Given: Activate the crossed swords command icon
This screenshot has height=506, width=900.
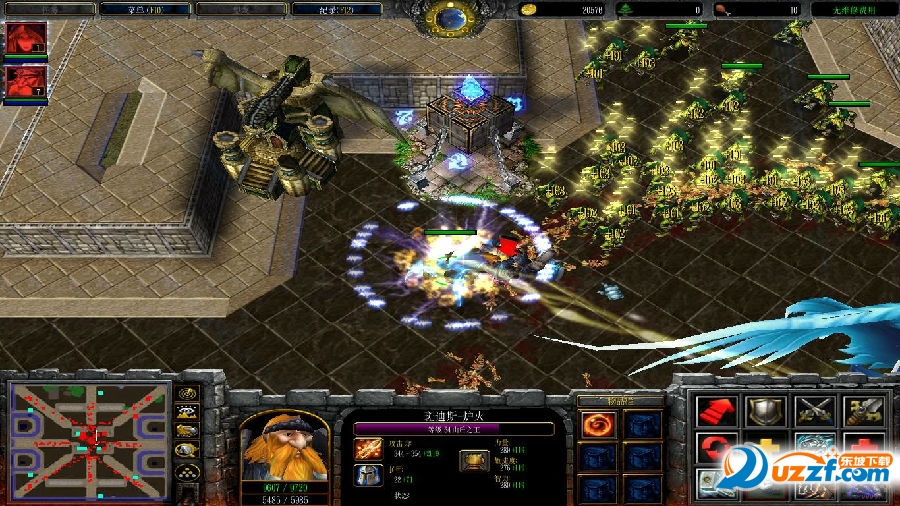Looking at the screenshot, I should [814, 411].
